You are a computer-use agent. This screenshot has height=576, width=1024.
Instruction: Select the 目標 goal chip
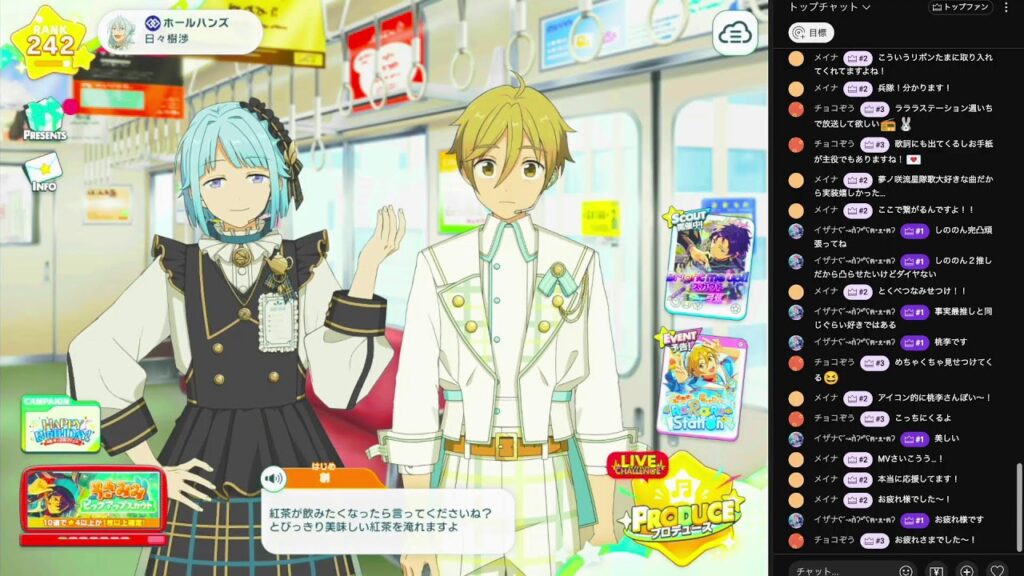[x=810, y=33]
